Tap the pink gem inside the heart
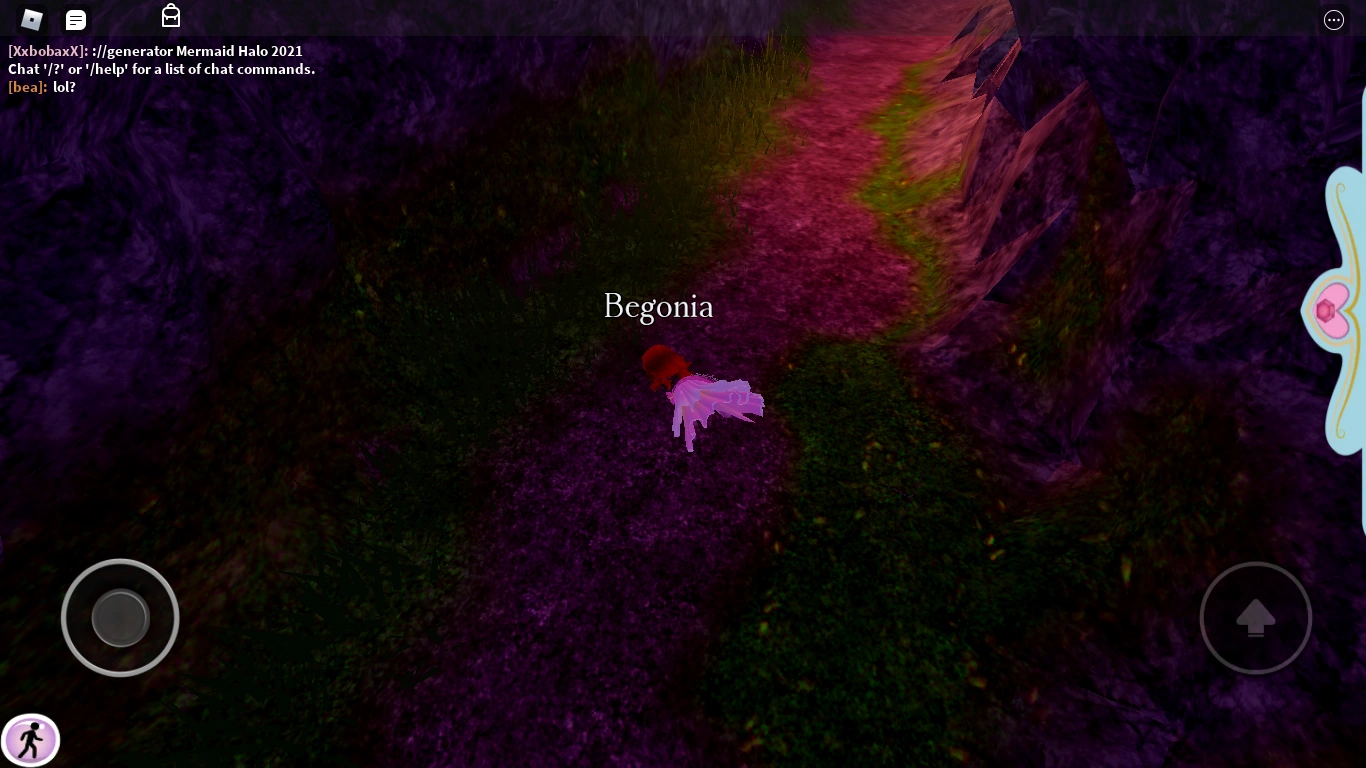The width and height of the screenshot is (1366, 768). 1328,310
